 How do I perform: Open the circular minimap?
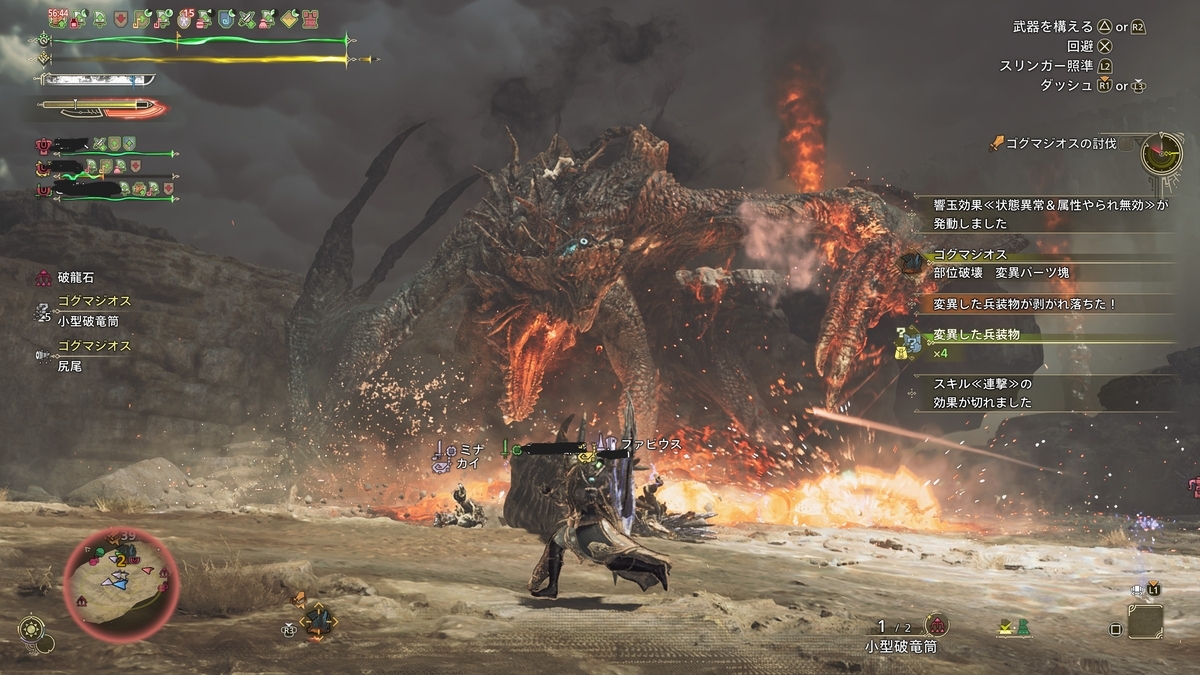pyautogui.click(x=121, y=576)
